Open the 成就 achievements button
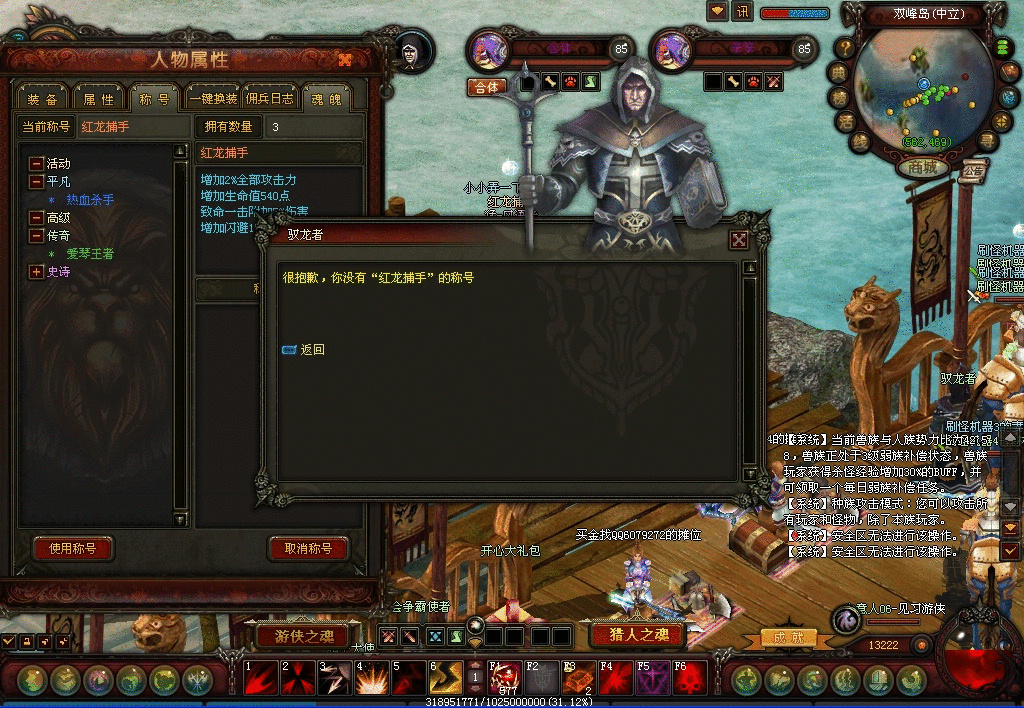 pyautogui.click(x=781, y=637)
